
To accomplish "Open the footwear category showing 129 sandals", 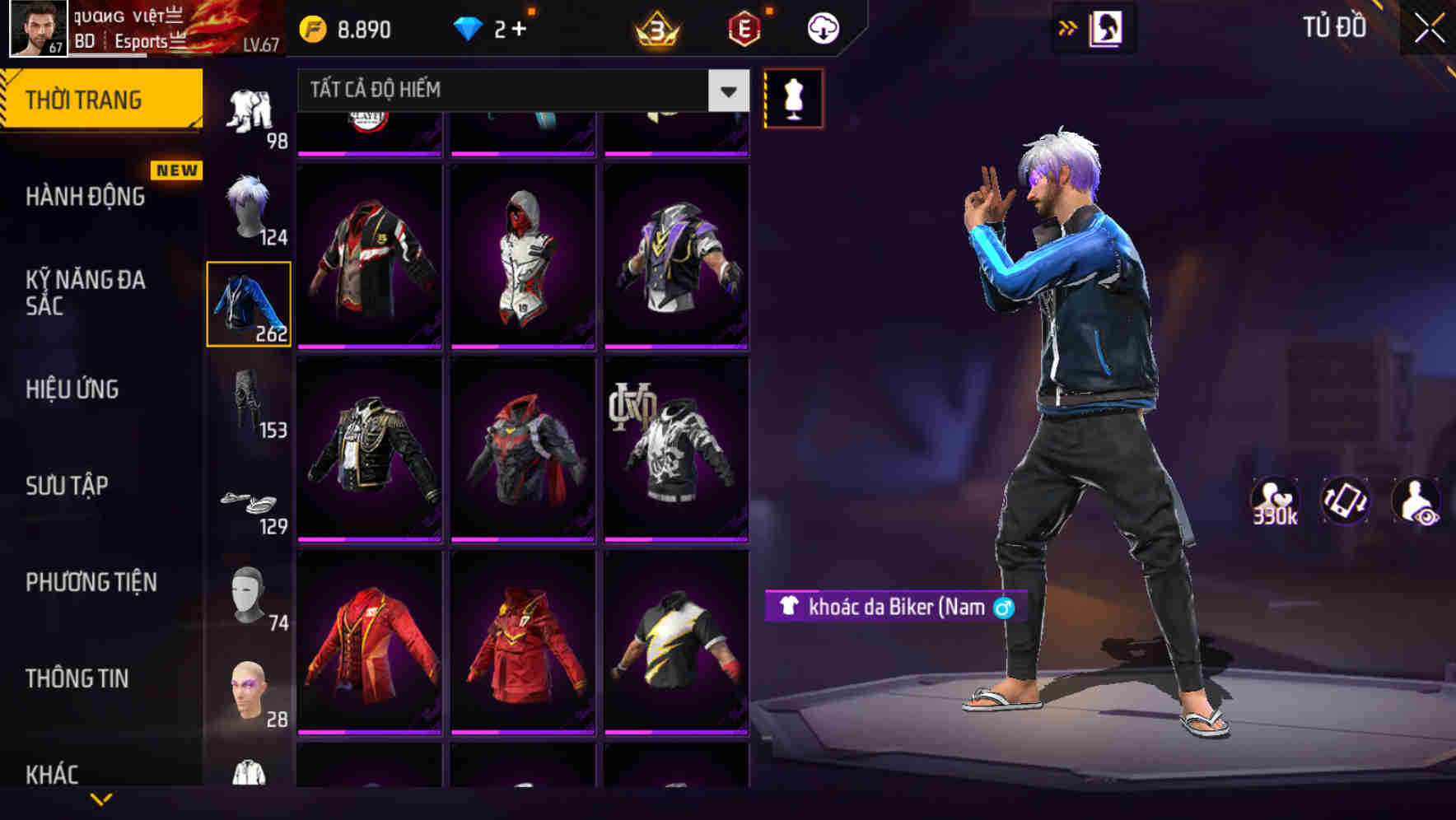I will [250, 502].
